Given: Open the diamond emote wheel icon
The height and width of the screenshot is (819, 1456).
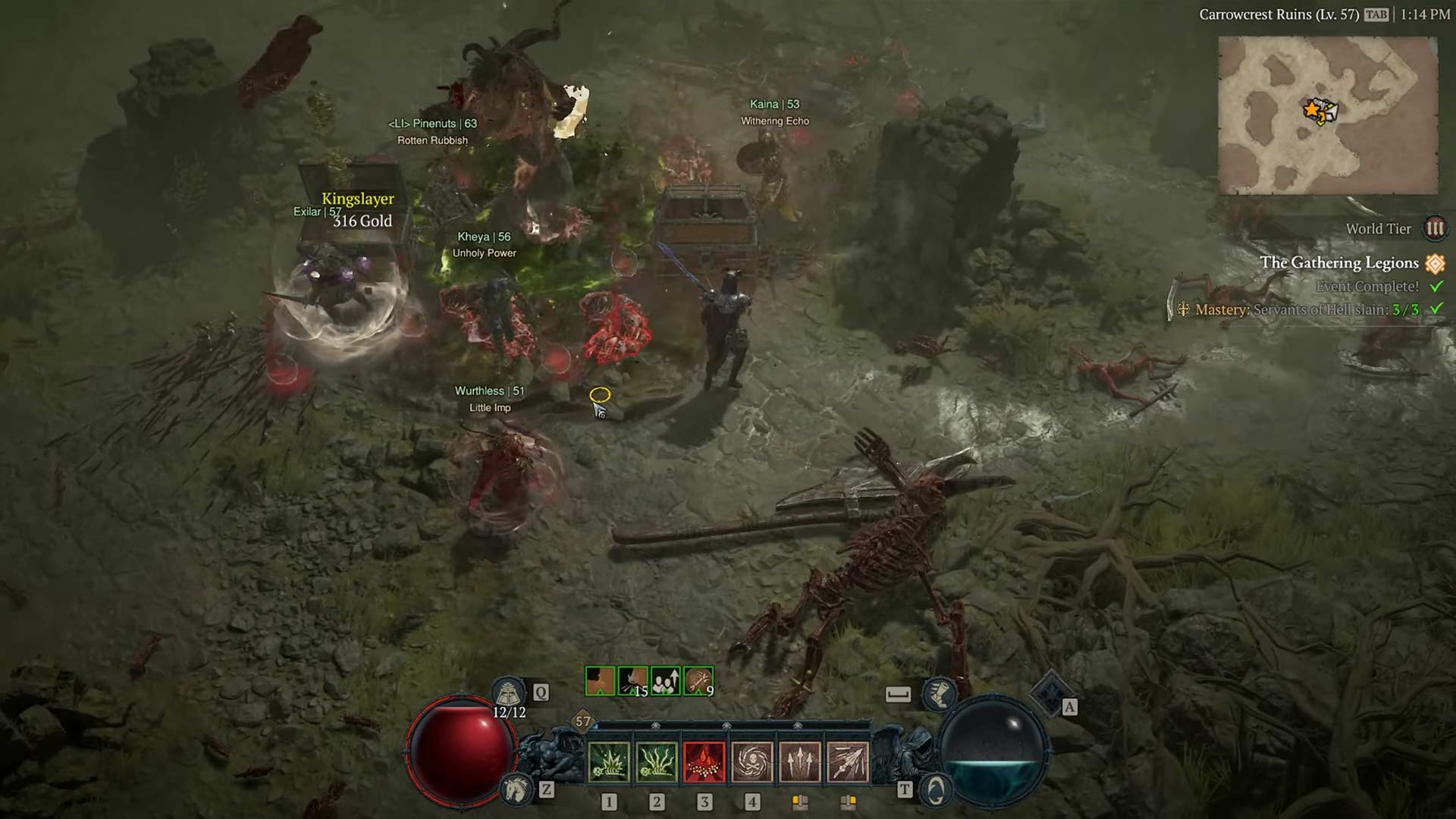Looking at the screenshot, I should point(1050,692).
